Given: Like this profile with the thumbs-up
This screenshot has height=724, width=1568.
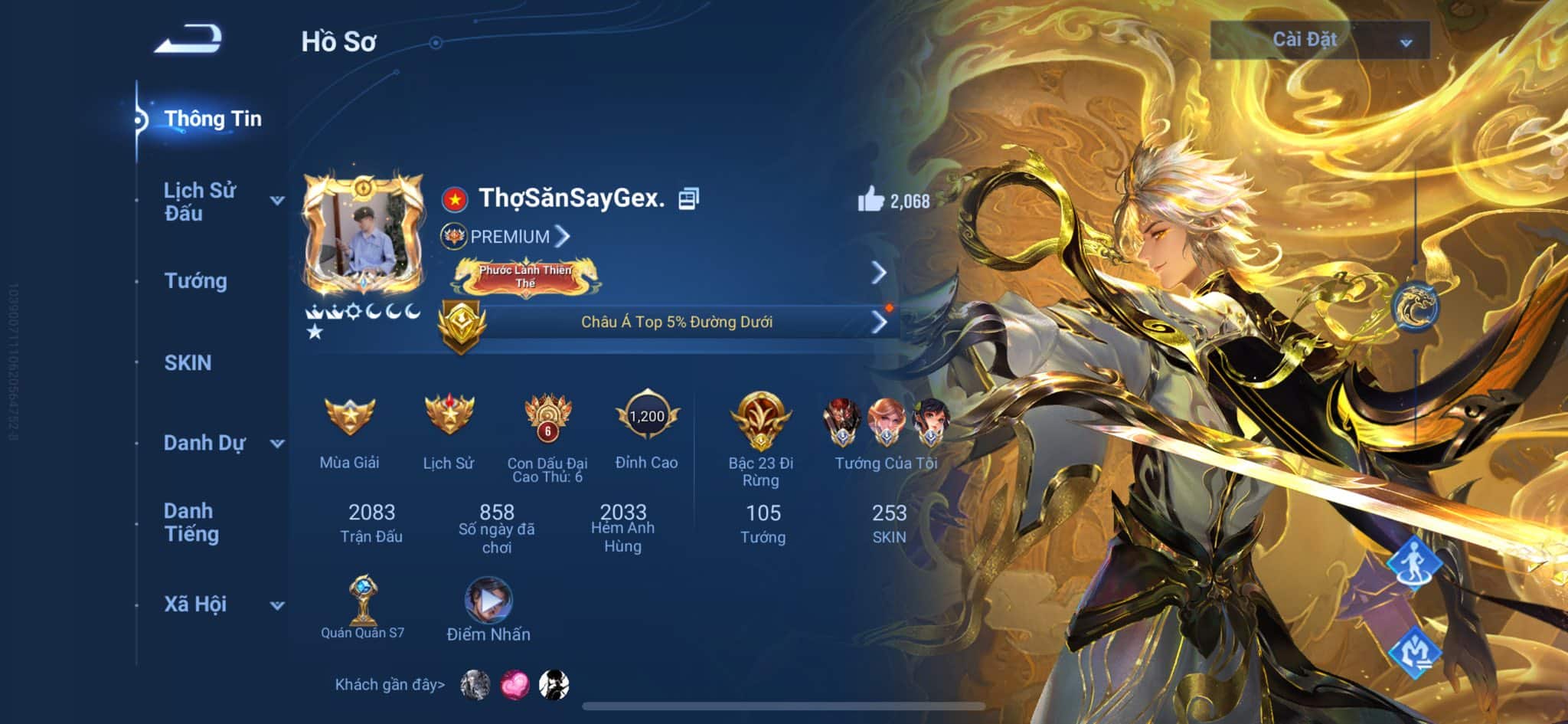Looking at the screenshot, I should coord(871,200).
